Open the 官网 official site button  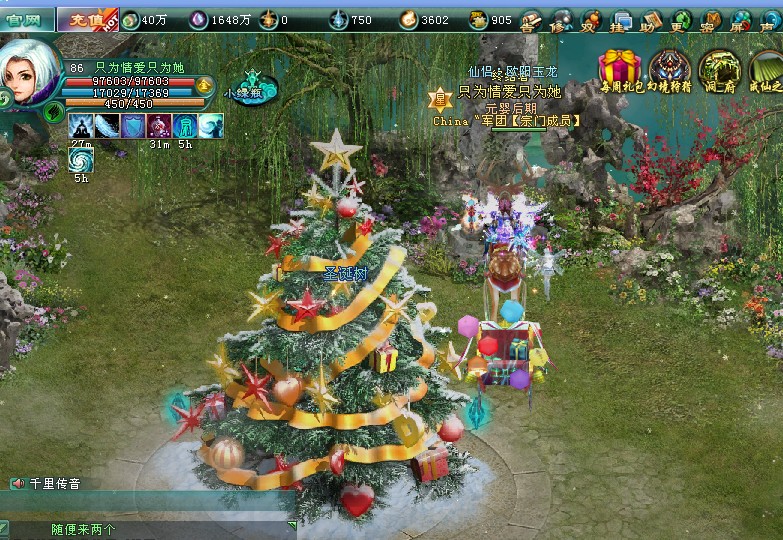[x=26, y=19]
